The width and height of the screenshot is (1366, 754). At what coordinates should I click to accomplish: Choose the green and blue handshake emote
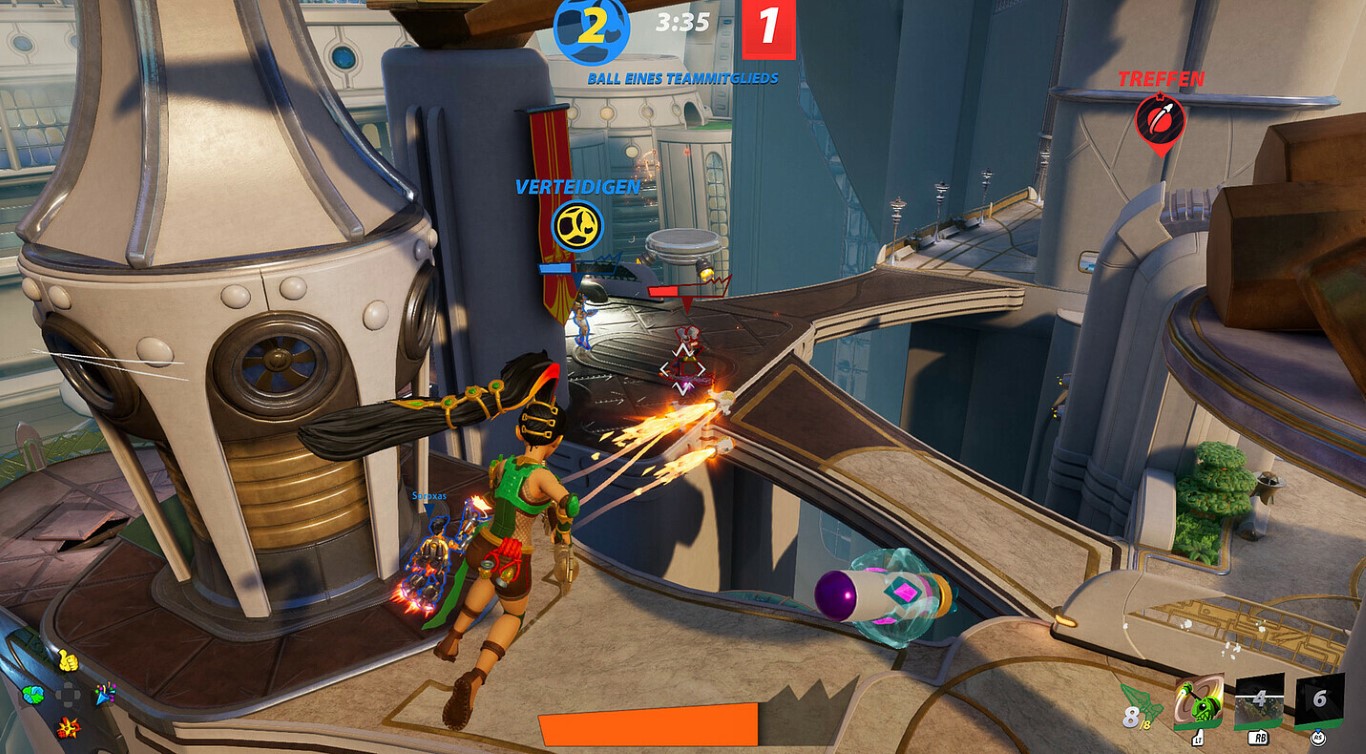(x=33, y=694)
